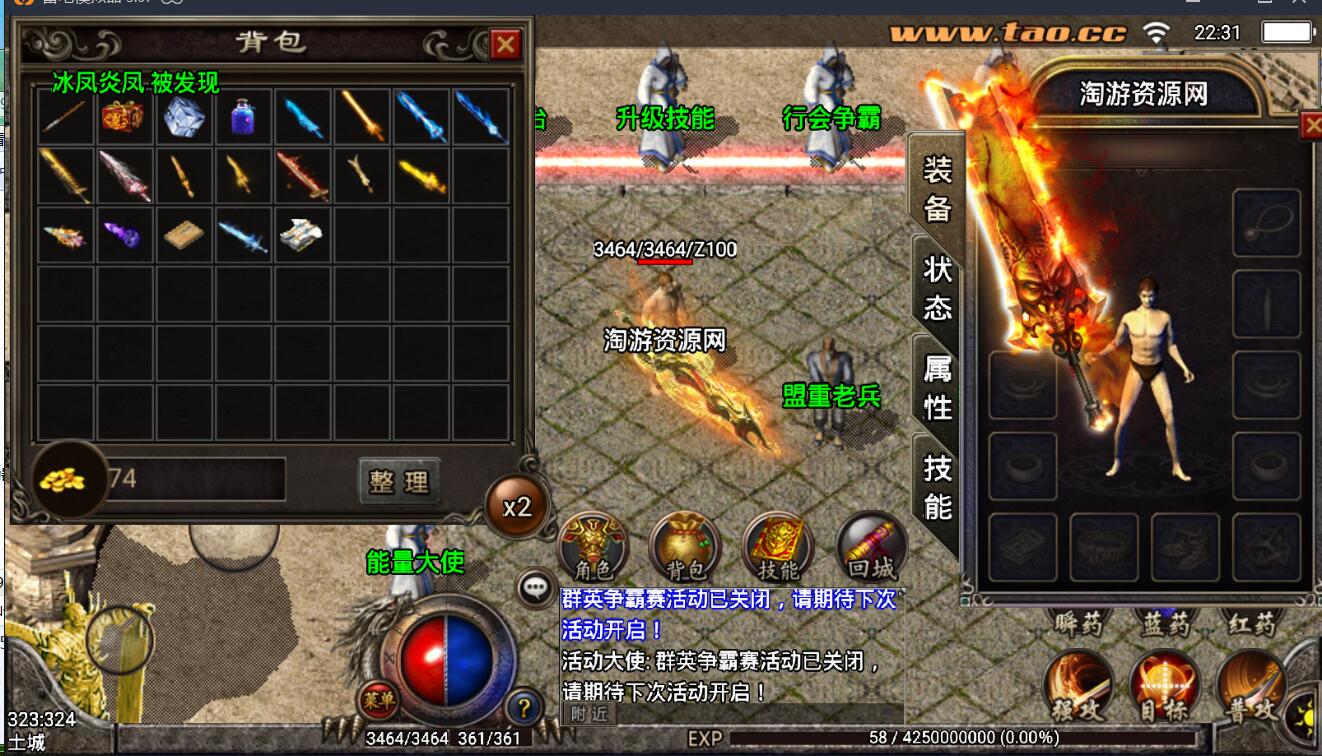This screenshot has height=756, width=1322.
Task: Use the 回城 return-to-town scroll
Action: 871,546
